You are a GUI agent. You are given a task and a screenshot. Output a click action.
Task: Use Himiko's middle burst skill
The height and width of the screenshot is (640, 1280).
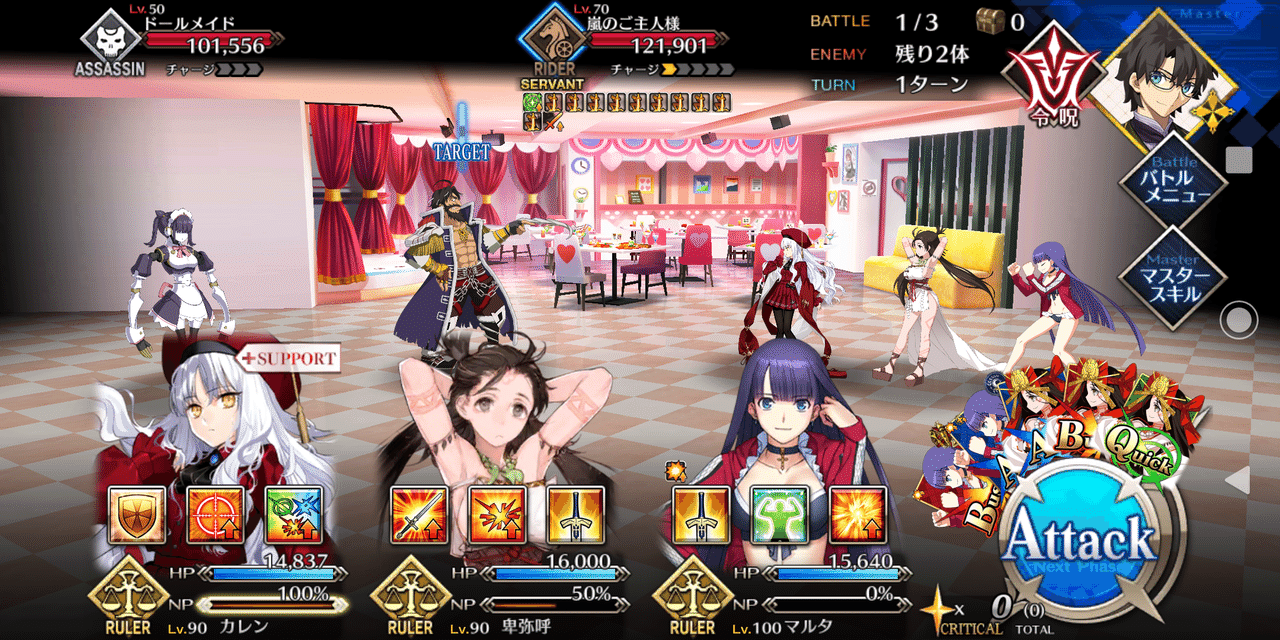pyautogui.click(x=497, y=516)
